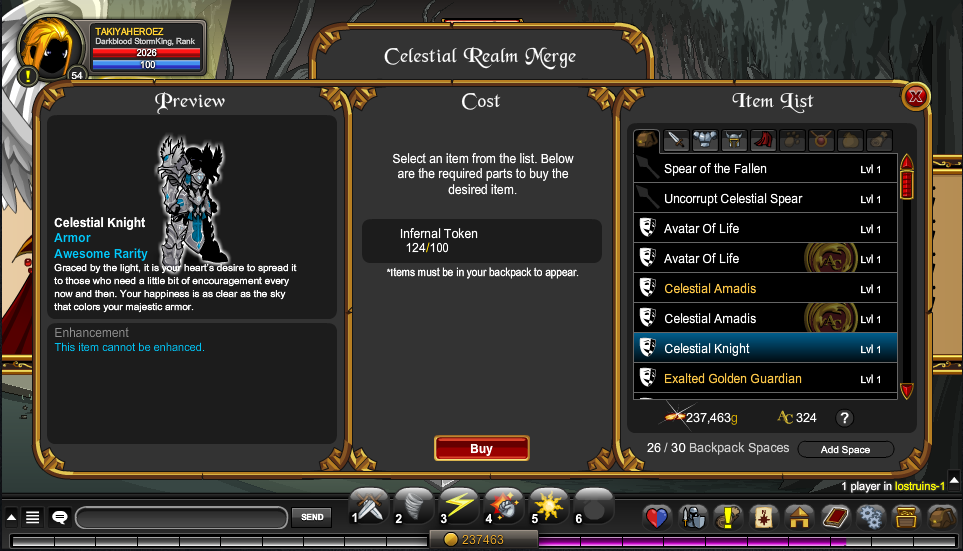Choose the Uncorrupt Celestial Spear row
The height and width of the screenshot is (551, 963).
tap(765, 199)
